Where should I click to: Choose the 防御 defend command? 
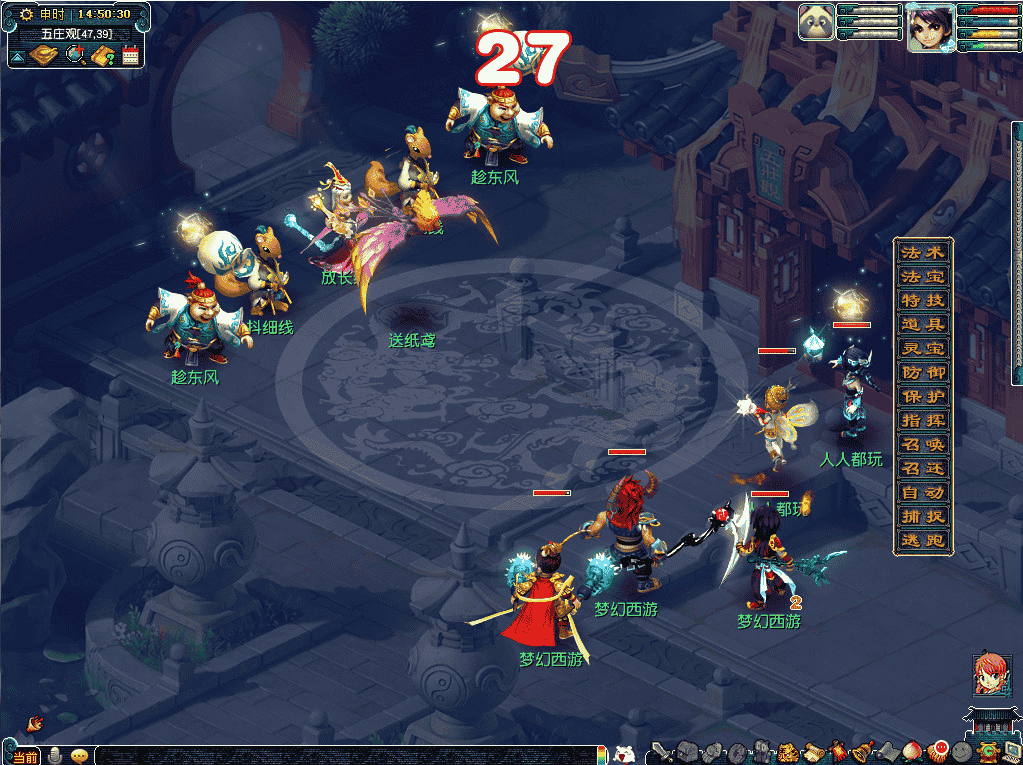[x=921, y=372]
